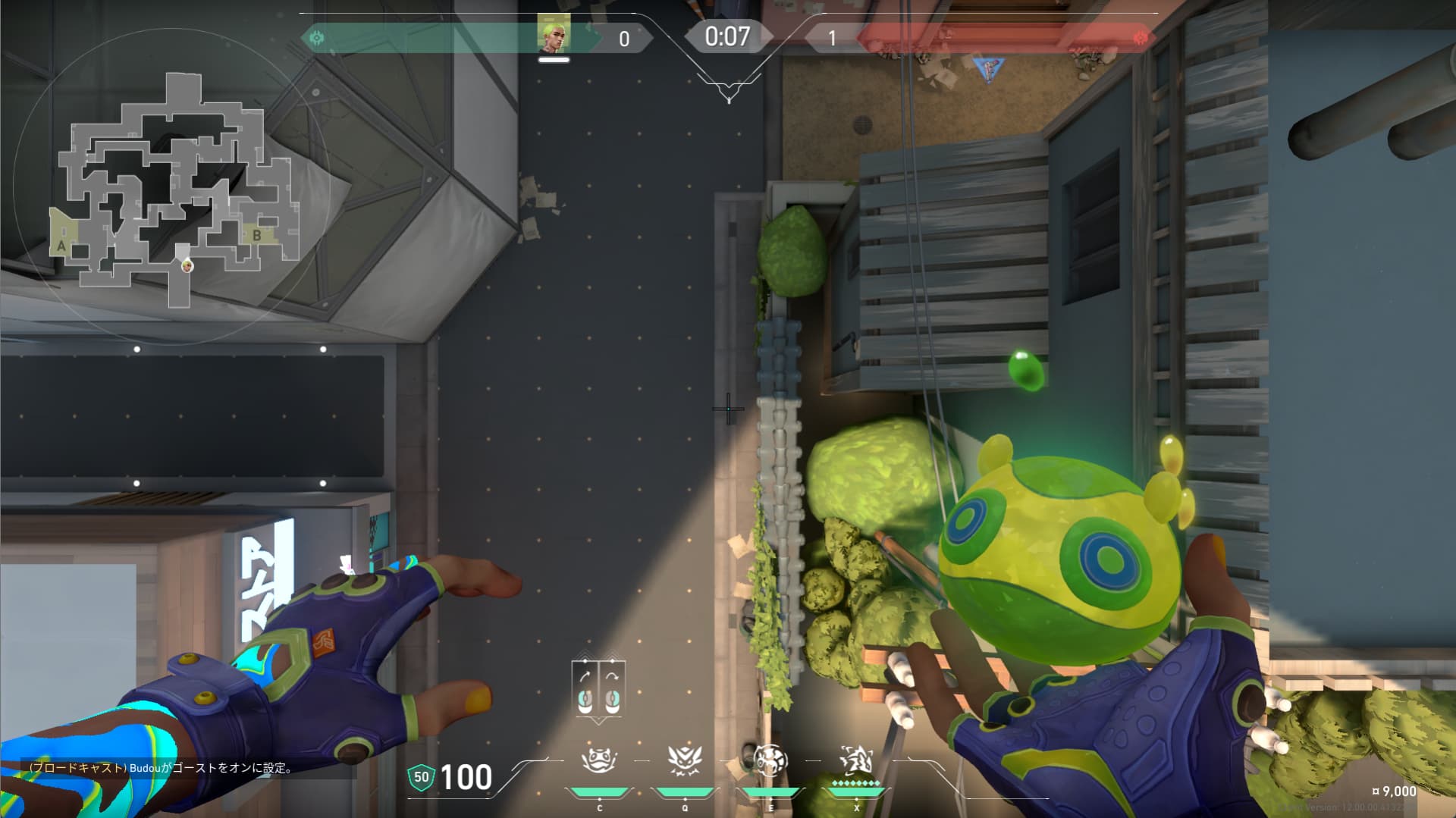Choose the Dizzy ability icon
Image resolution: width=1456 pixels, height=818 pixels.
point(770,760)
